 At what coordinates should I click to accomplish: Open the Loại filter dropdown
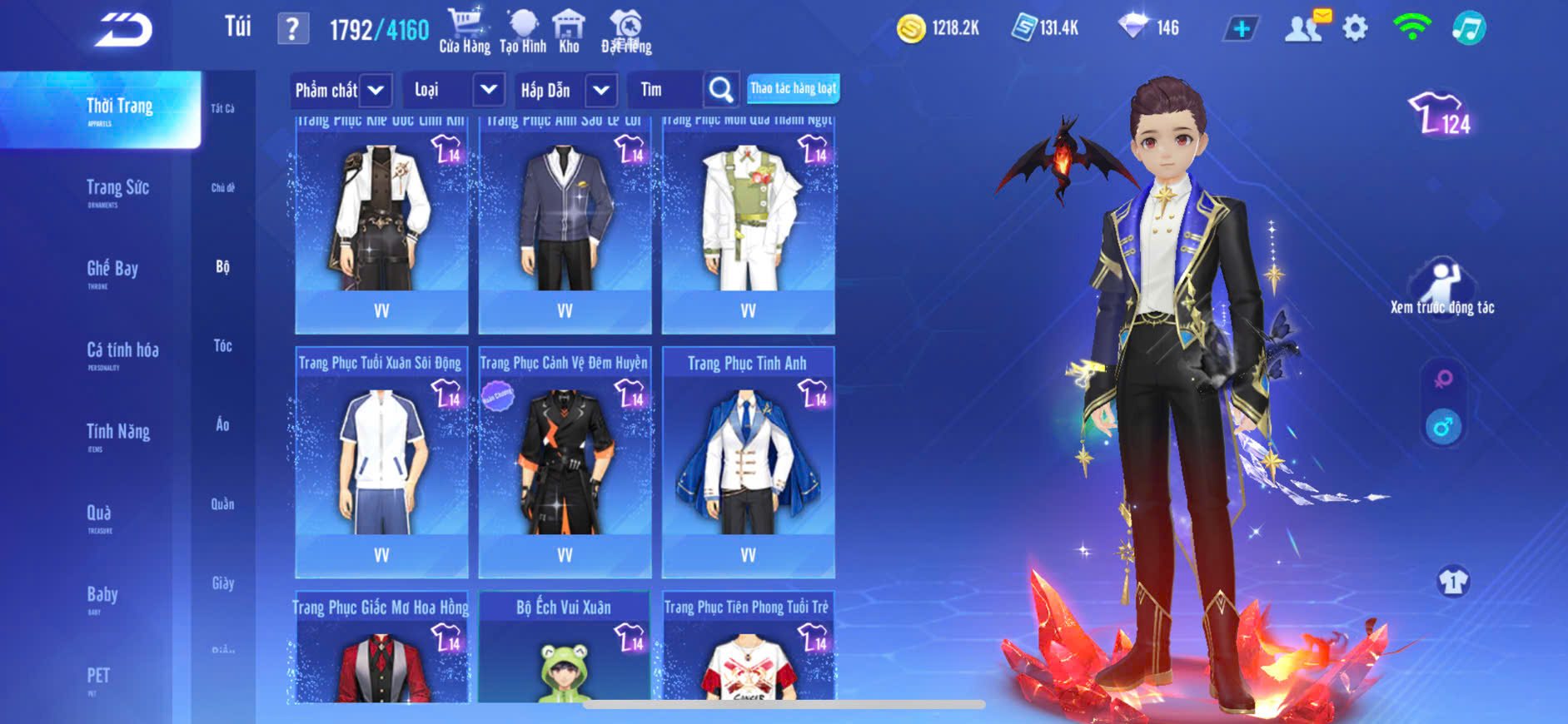point(489,90)
